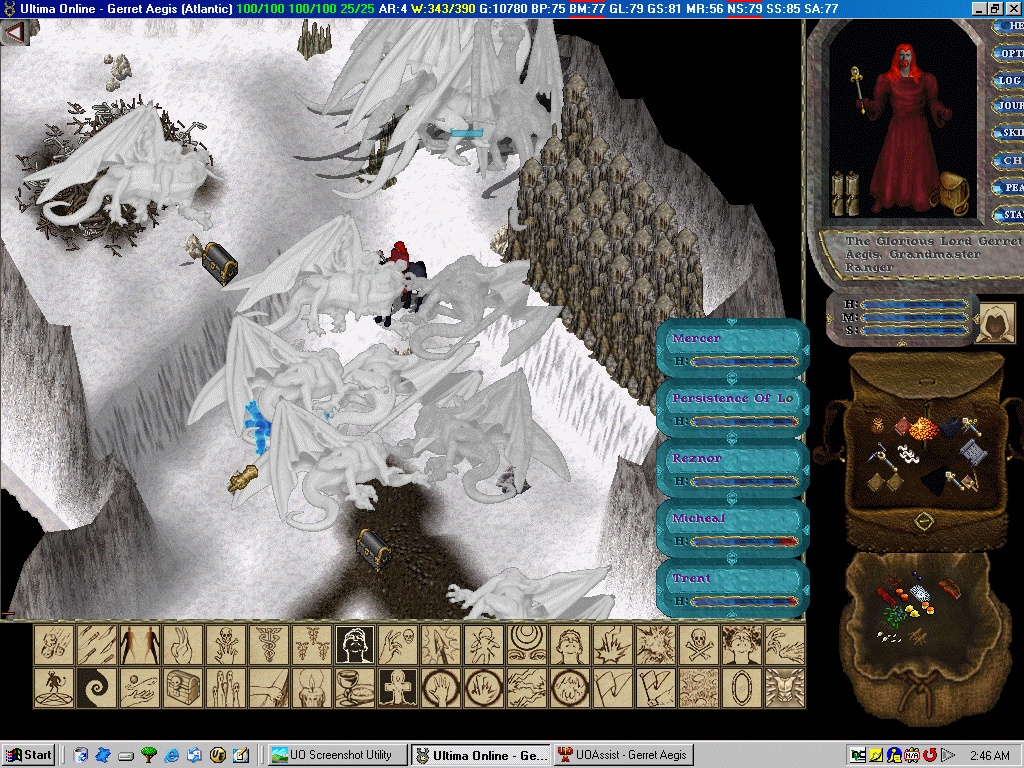The width and height of the screenshot is (1024, 768).
Task: Click the LOG OUT paperdoll button
Action: click(x=1010, y=80)
